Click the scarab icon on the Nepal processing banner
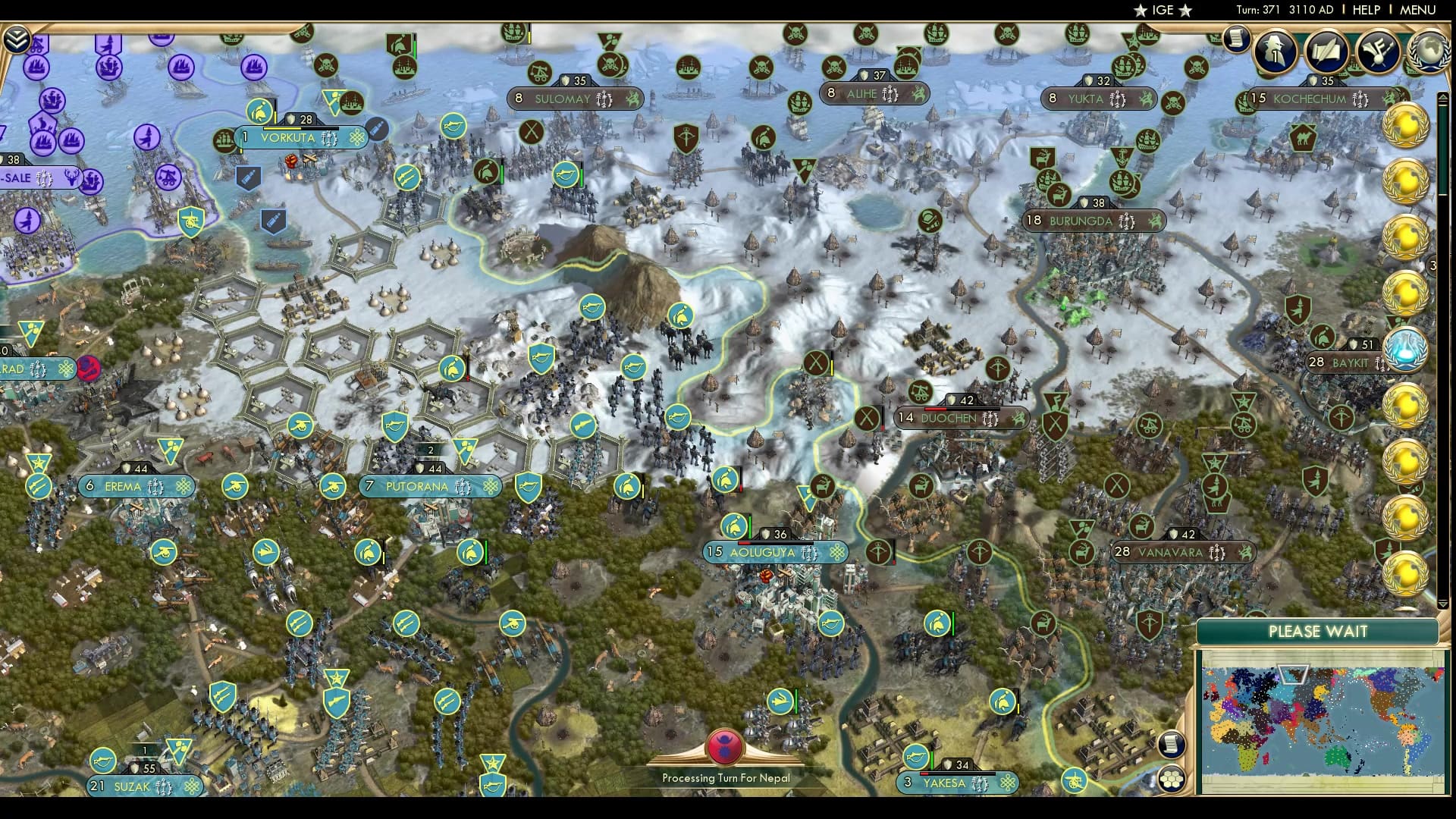This screenshot has height=819, width=1456. [x=726, y=745]
